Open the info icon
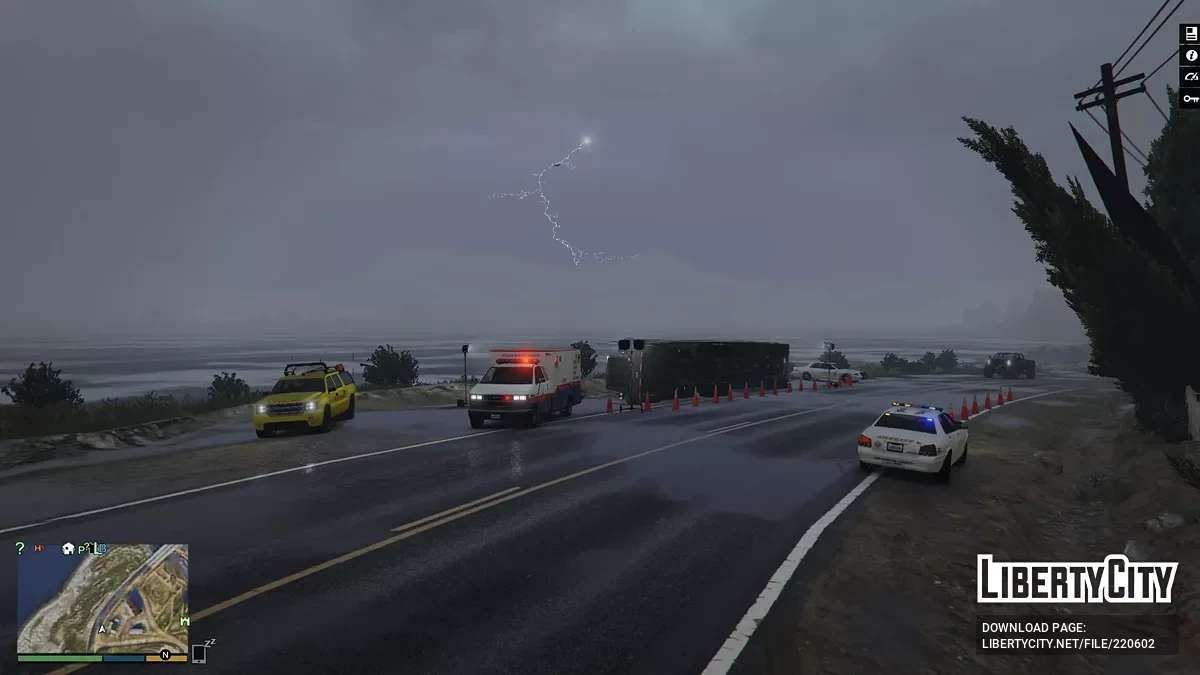 pyautogui.click(x=1190, y=56)
